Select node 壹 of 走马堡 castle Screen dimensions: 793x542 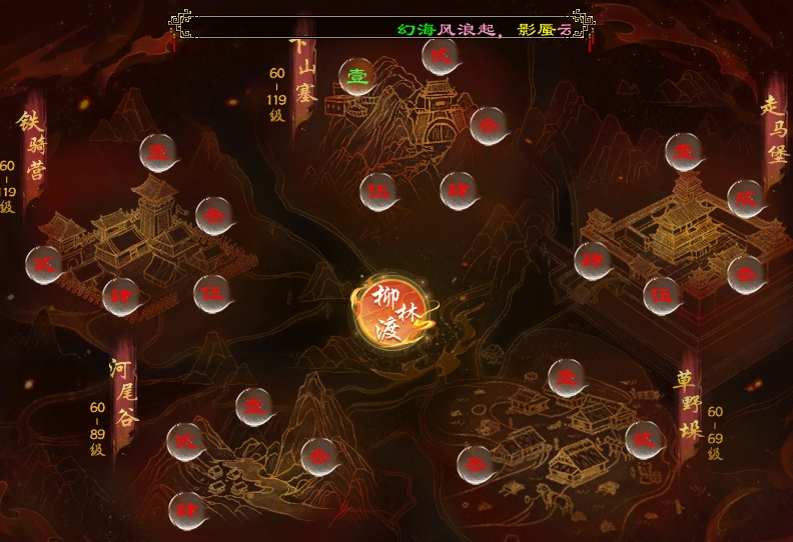click(684, 153)
